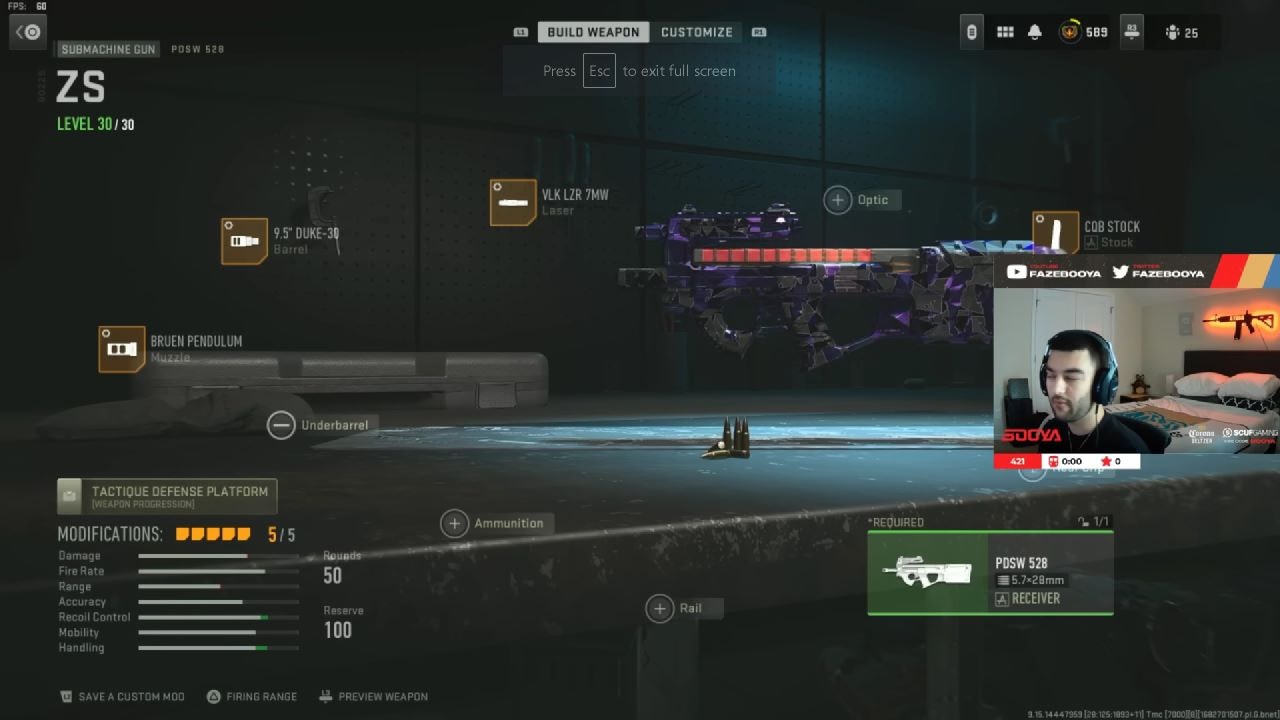Open the Firing Range

[x=251, y=696]
